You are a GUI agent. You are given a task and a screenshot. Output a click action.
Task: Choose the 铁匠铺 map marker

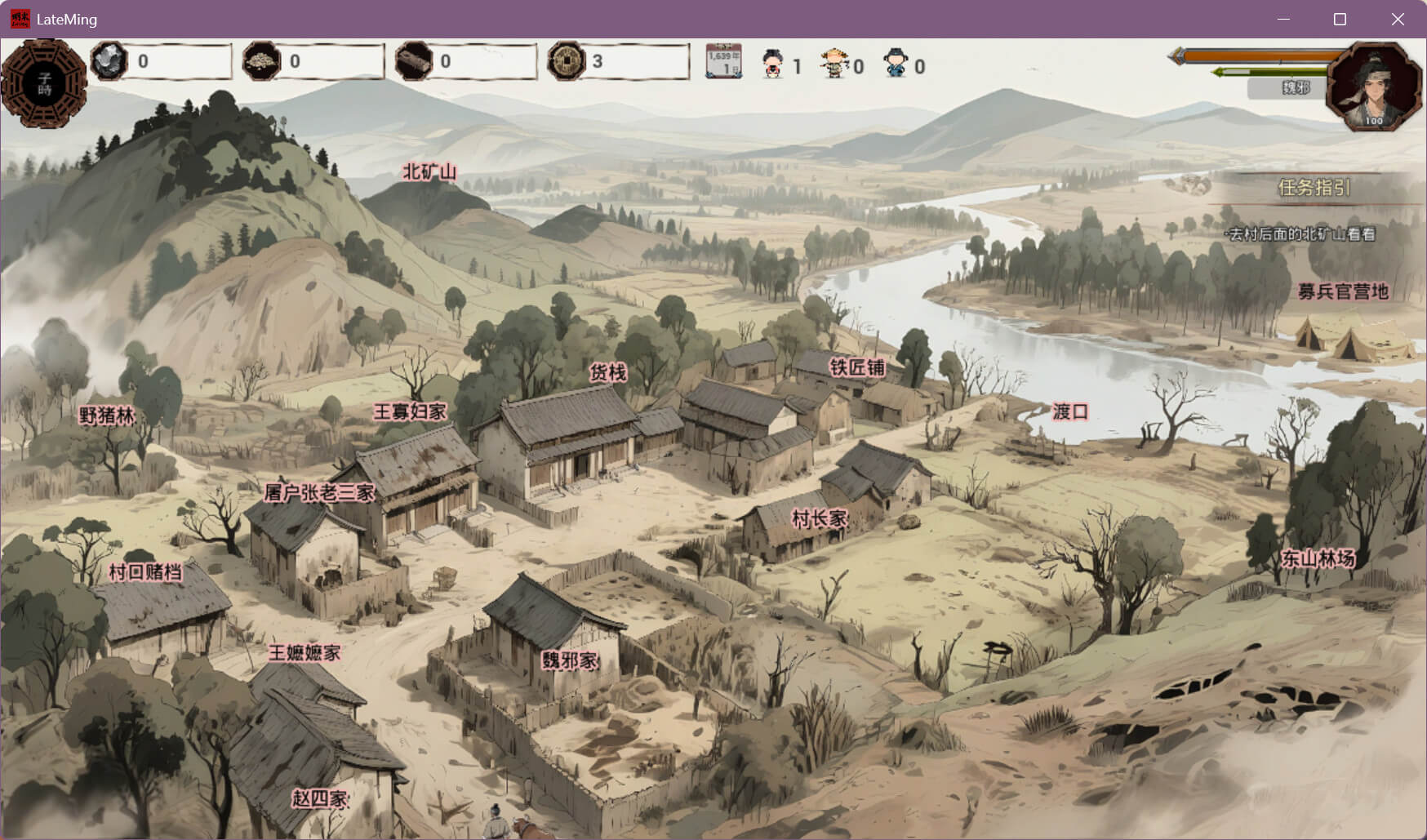click(857, 367)
